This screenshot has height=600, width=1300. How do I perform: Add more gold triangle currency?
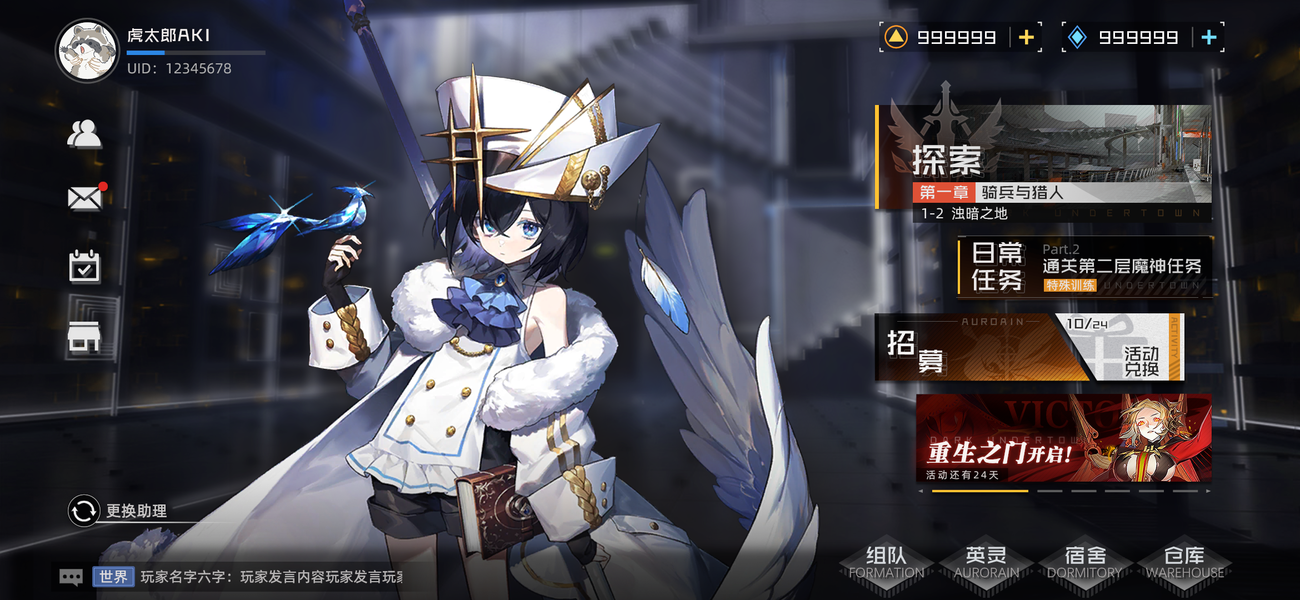click(x=1026, y=38)
